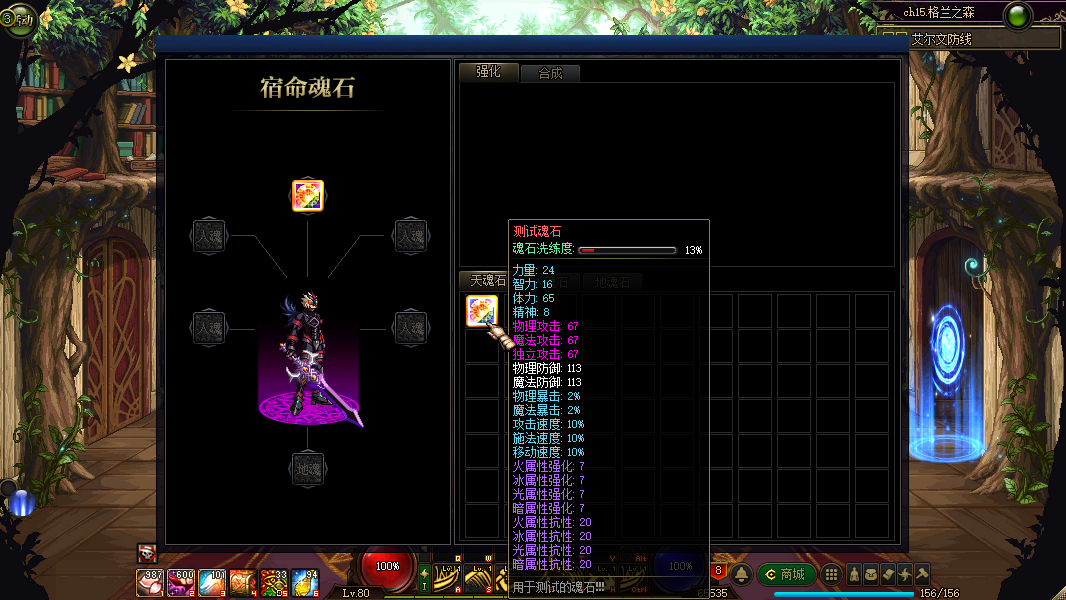
Task: Click the bell notification icon
Action: tap(741, 574)
